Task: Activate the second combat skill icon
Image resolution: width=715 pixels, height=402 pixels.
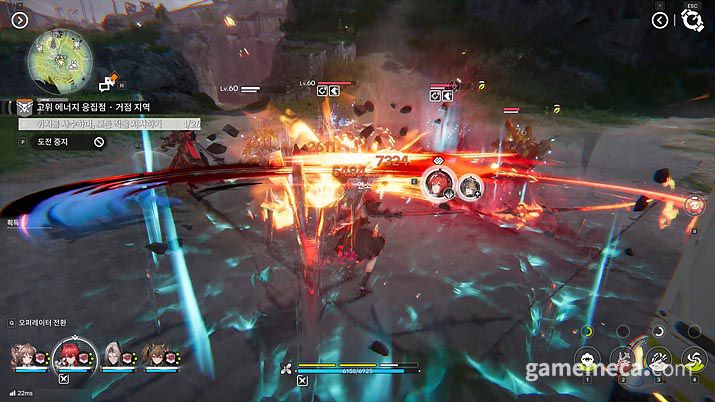Action: tap(624, 360)
